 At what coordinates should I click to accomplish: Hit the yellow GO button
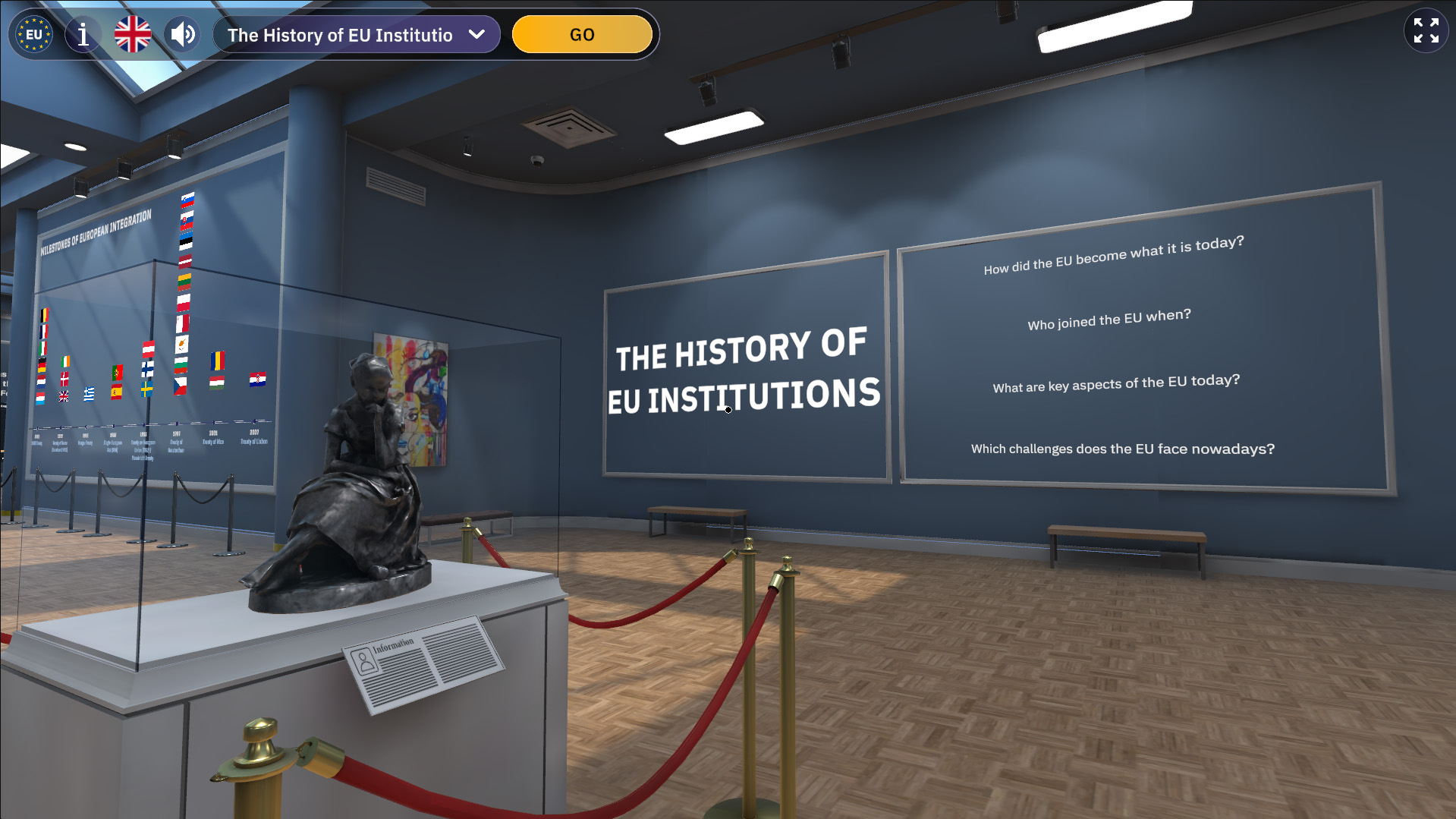tap(582, 35)
